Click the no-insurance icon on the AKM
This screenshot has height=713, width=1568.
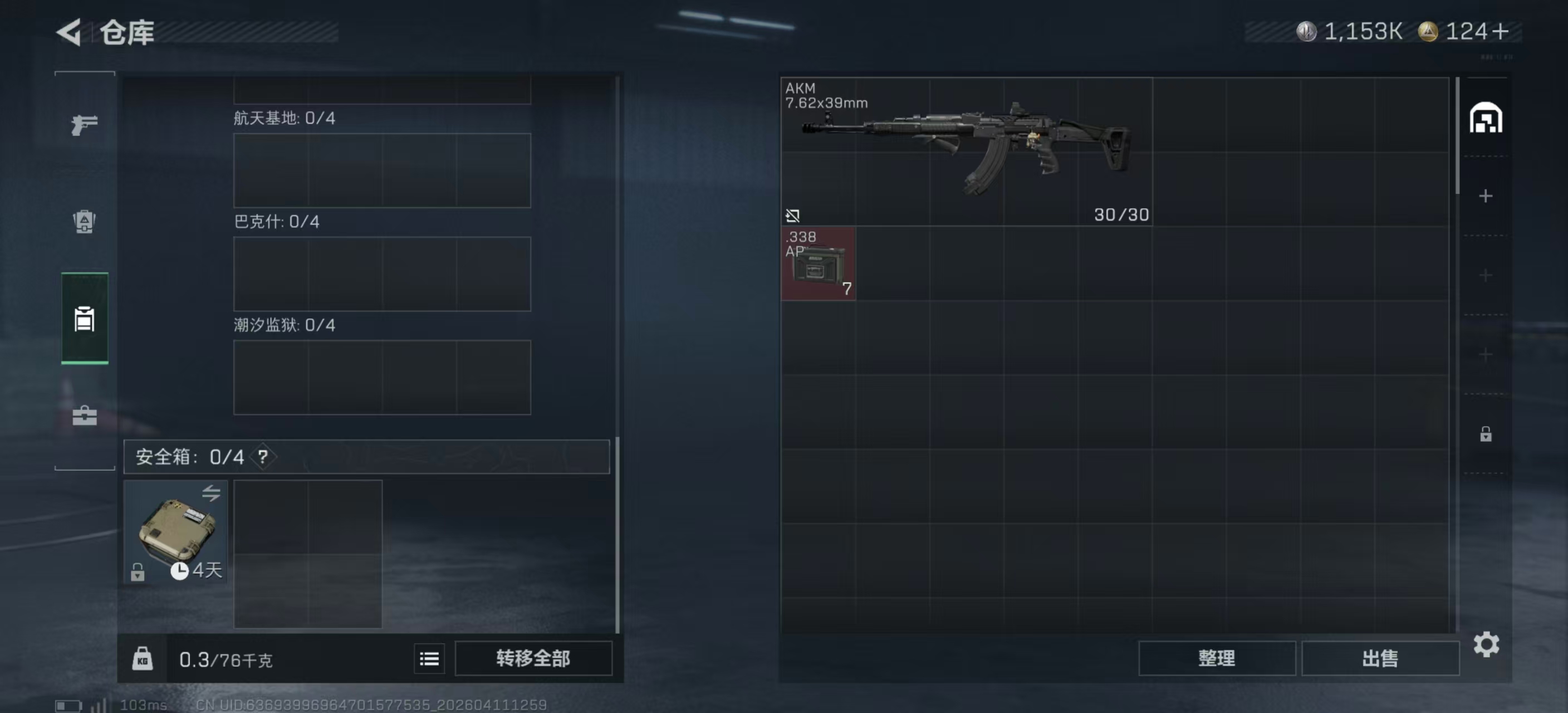(x=792, y=215)
